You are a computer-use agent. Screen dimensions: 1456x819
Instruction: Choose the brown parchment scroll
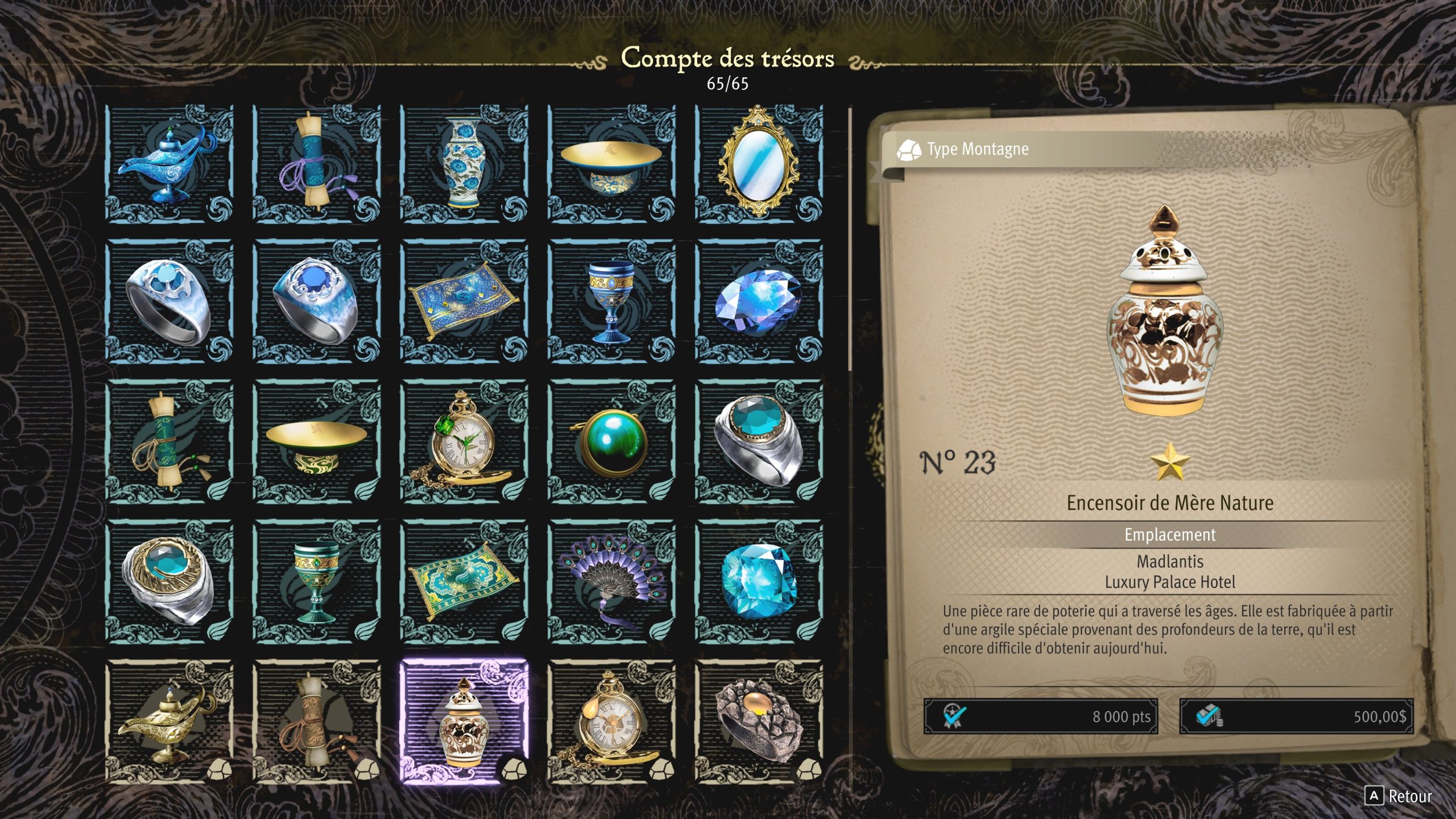(x=316, y=721)
